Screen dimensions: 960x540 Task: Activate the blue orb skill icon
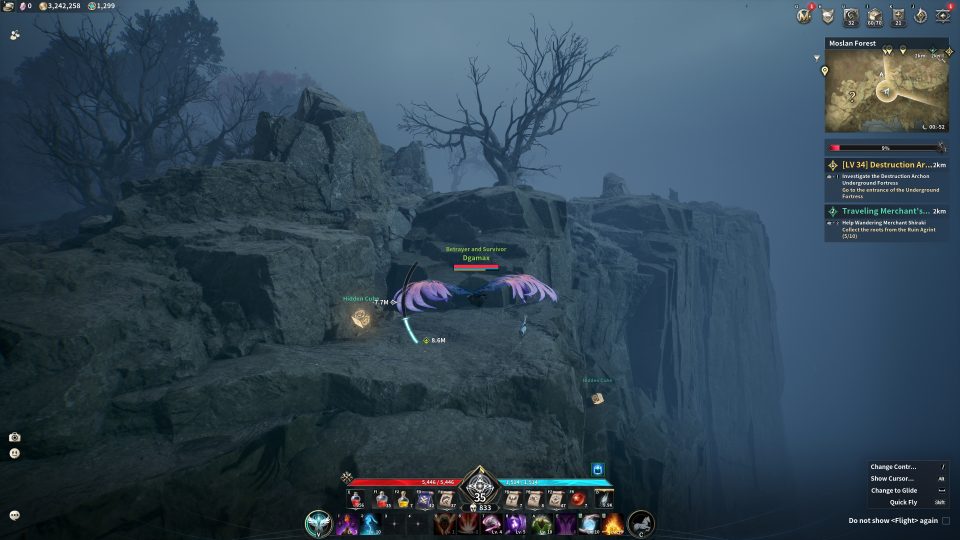pyautogui.click(x=589, y=523)
